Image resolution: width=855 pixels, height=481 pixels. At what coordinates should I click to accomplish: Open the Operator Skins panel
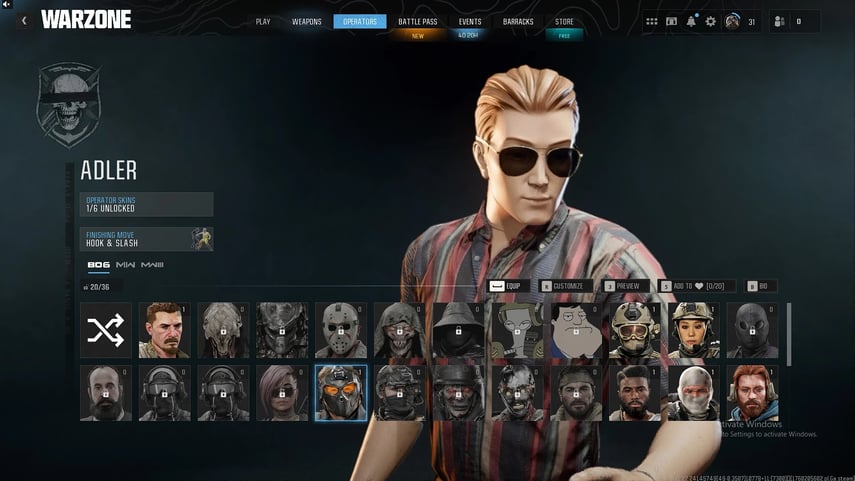(x=147, y=205)
